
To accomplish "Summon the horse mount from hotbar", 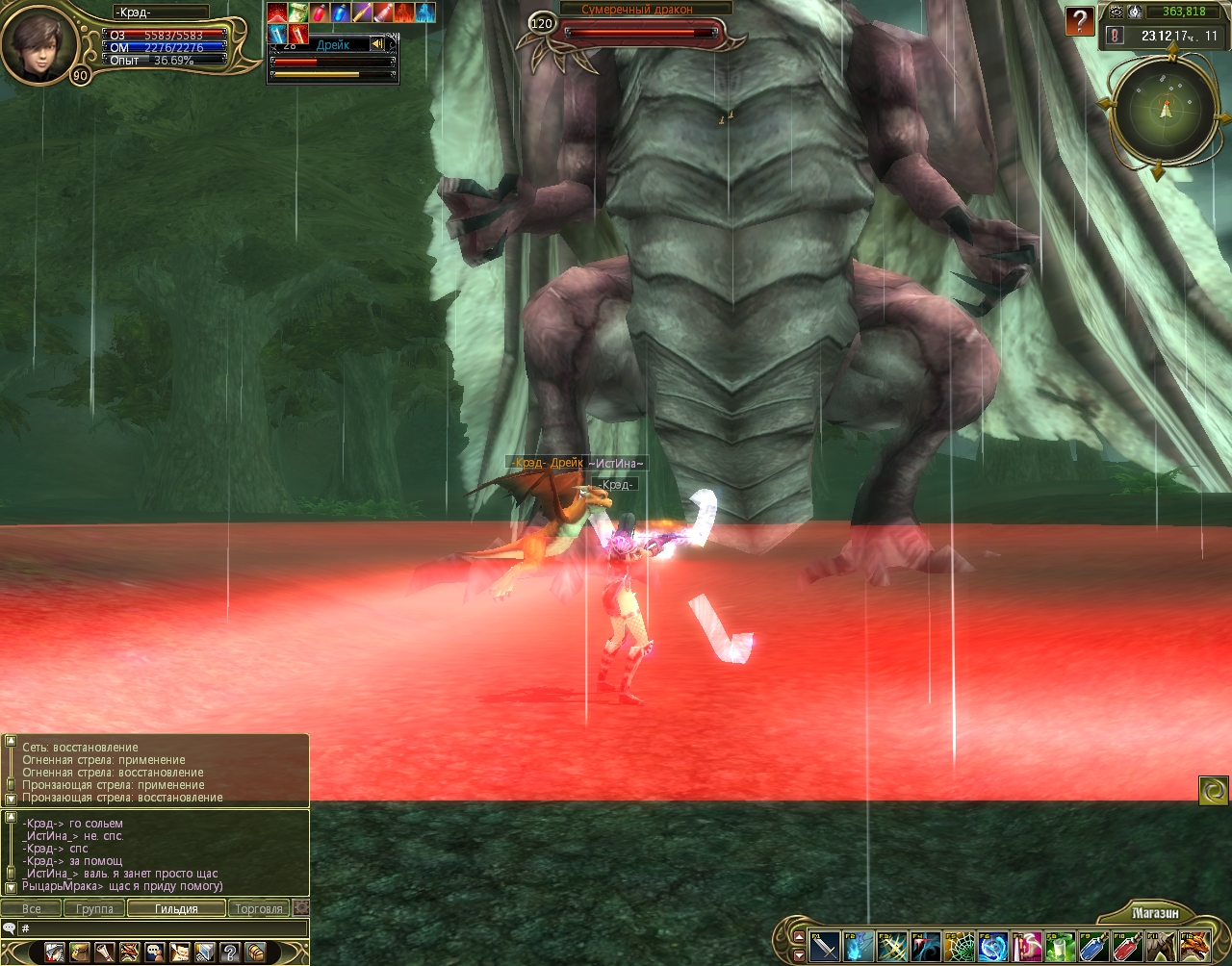I will [1161, 947].
